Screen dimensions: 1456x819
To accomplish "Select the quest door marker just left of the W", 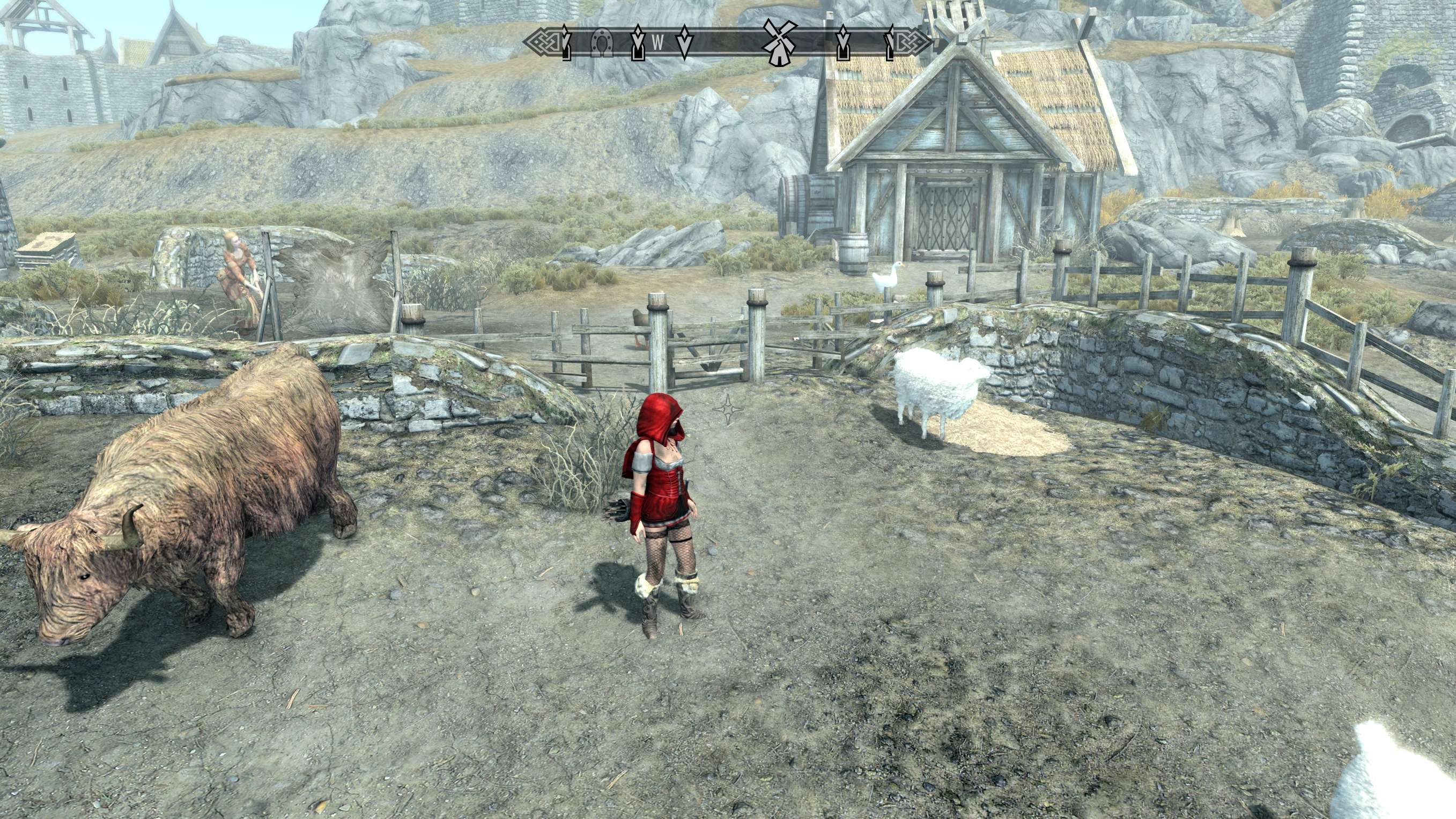I will [x=638, y=42].
